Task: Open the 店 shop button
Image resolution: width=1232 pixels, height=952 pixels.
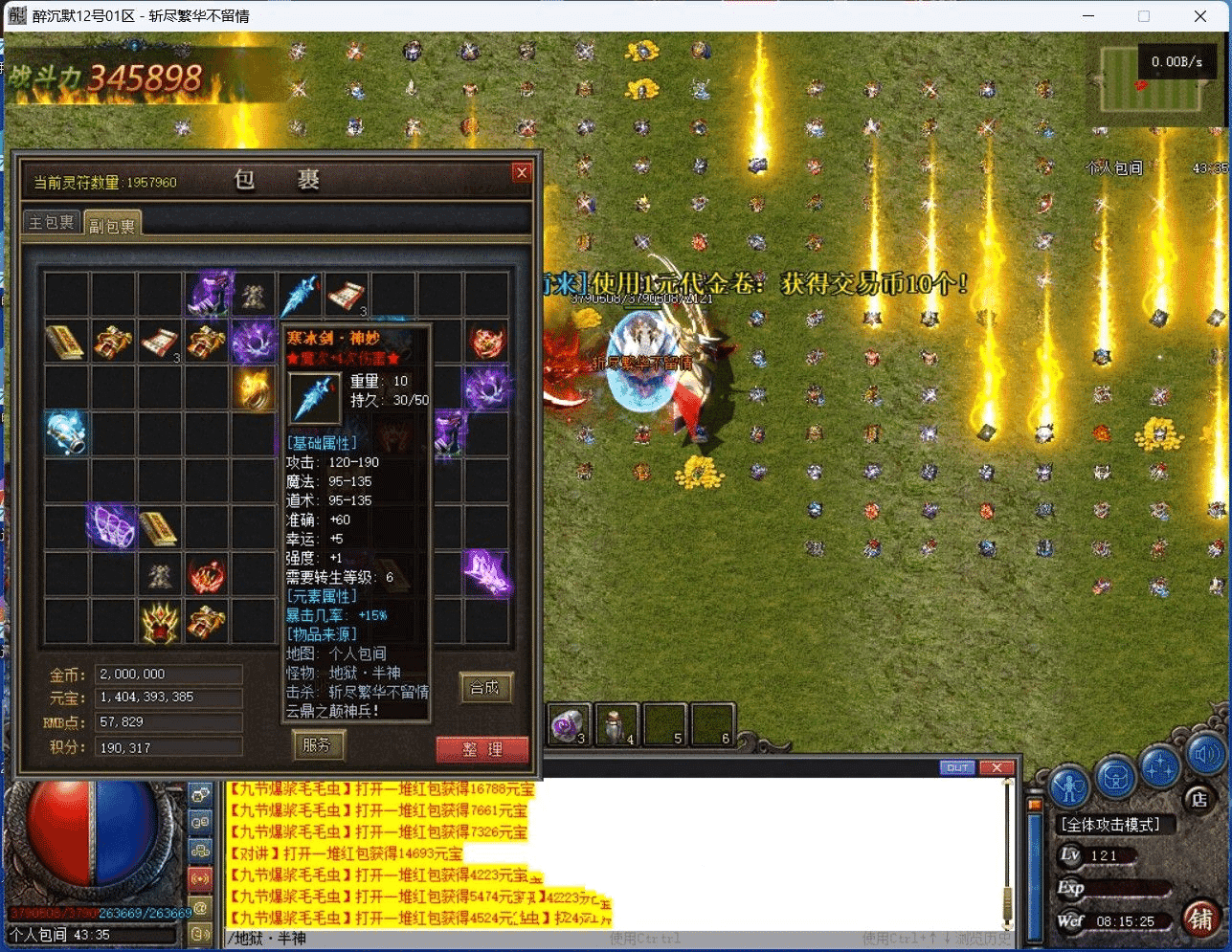Action: point(1198,798)
